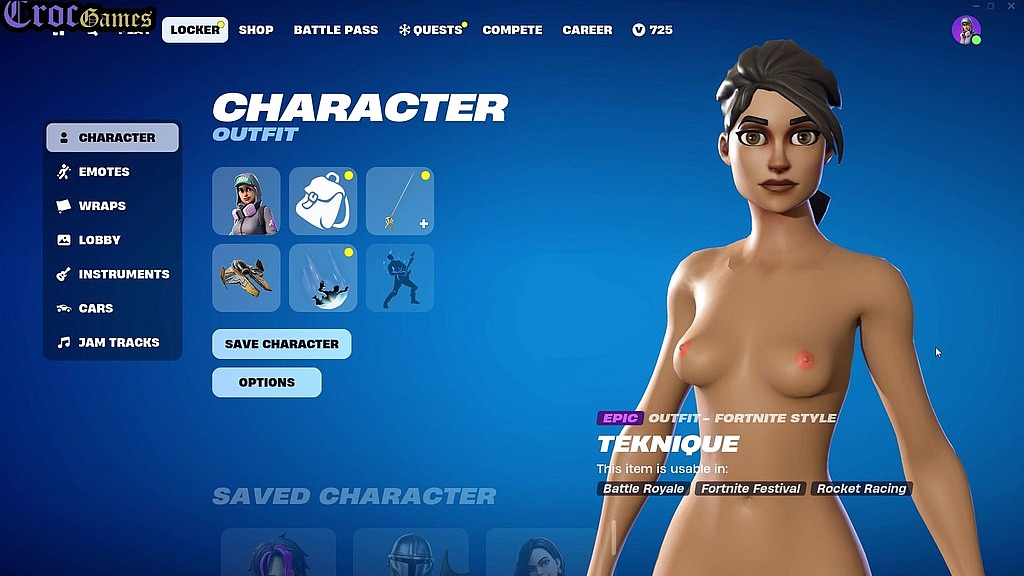Click the V-Bucks balance of 725
The width and height of the screenshot is (1024, 576).
[653, 30]
